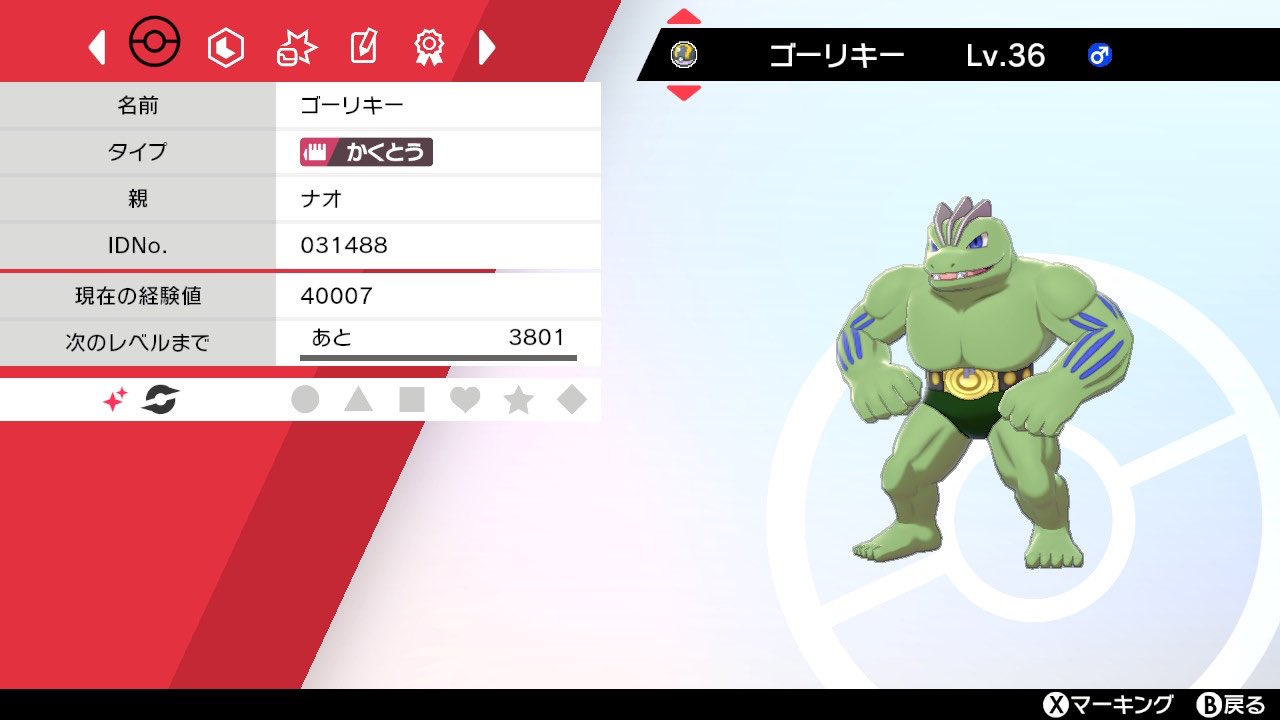Open the memo/notes tab icon

[x=363, y=44]
